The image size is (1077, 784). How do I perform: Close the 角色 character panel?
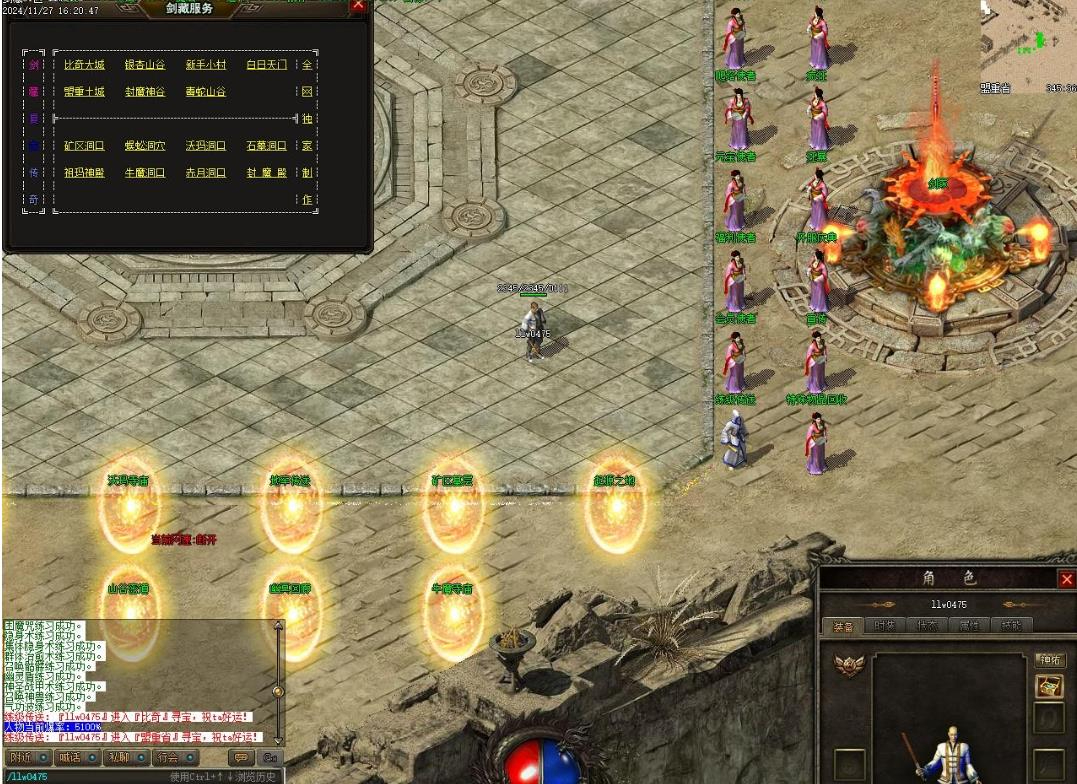[1066, 579]
